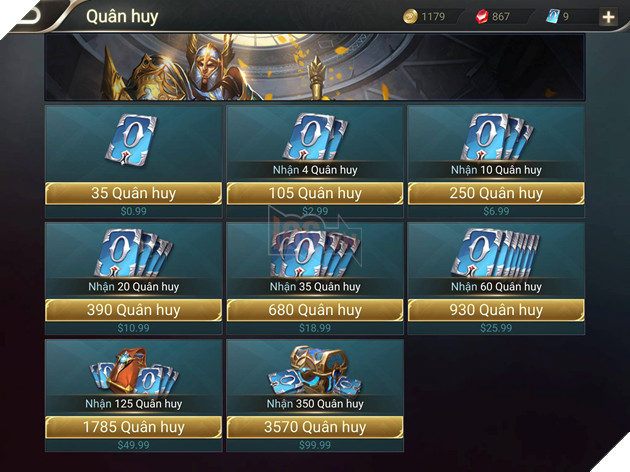This screenshot has height=472, width=630.
Task: Open the golden knight promotional banner
Action: click(314, 67)
